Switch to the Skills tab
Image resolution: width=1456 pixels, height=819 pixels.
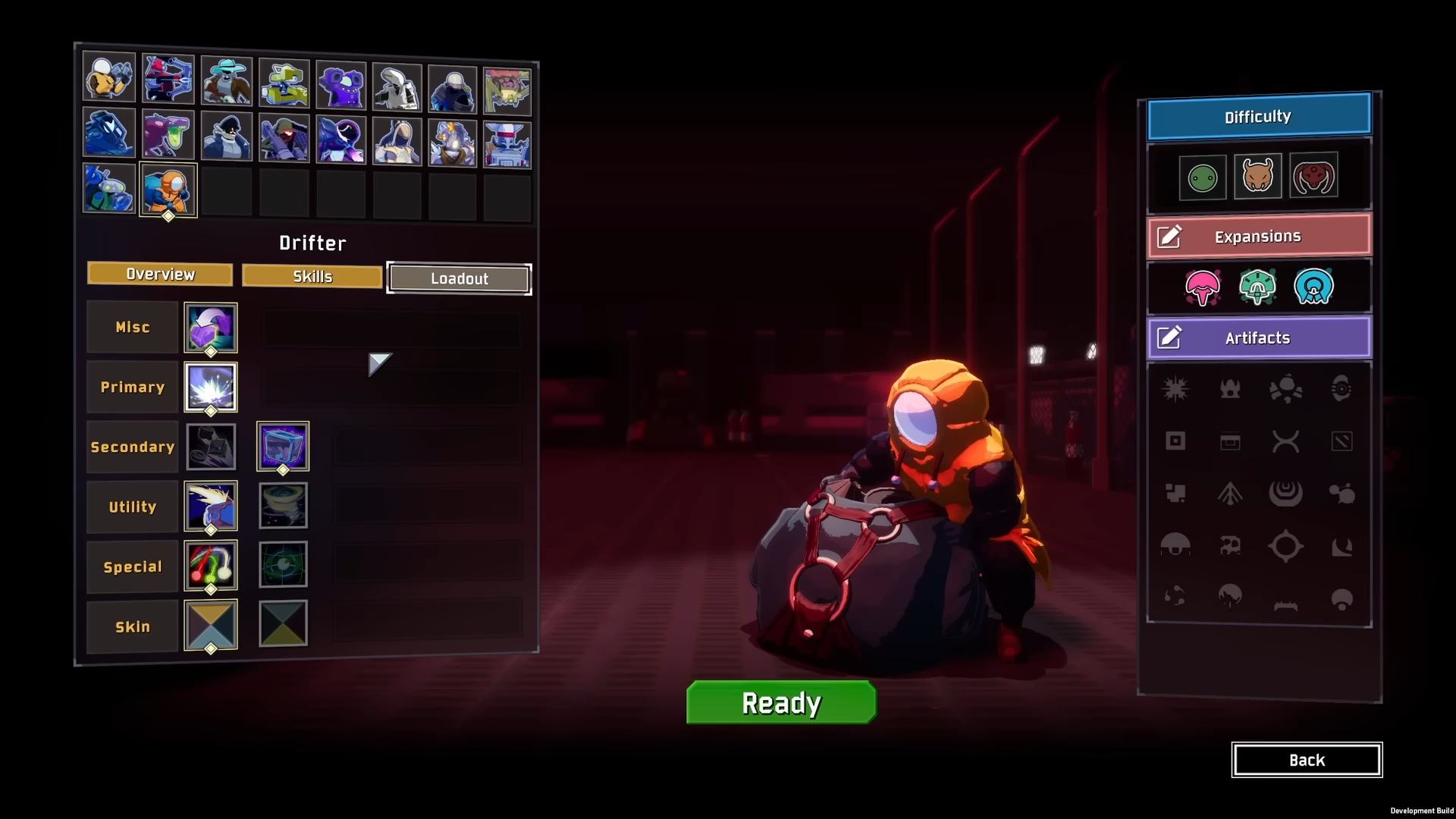(x=311, y=276)
